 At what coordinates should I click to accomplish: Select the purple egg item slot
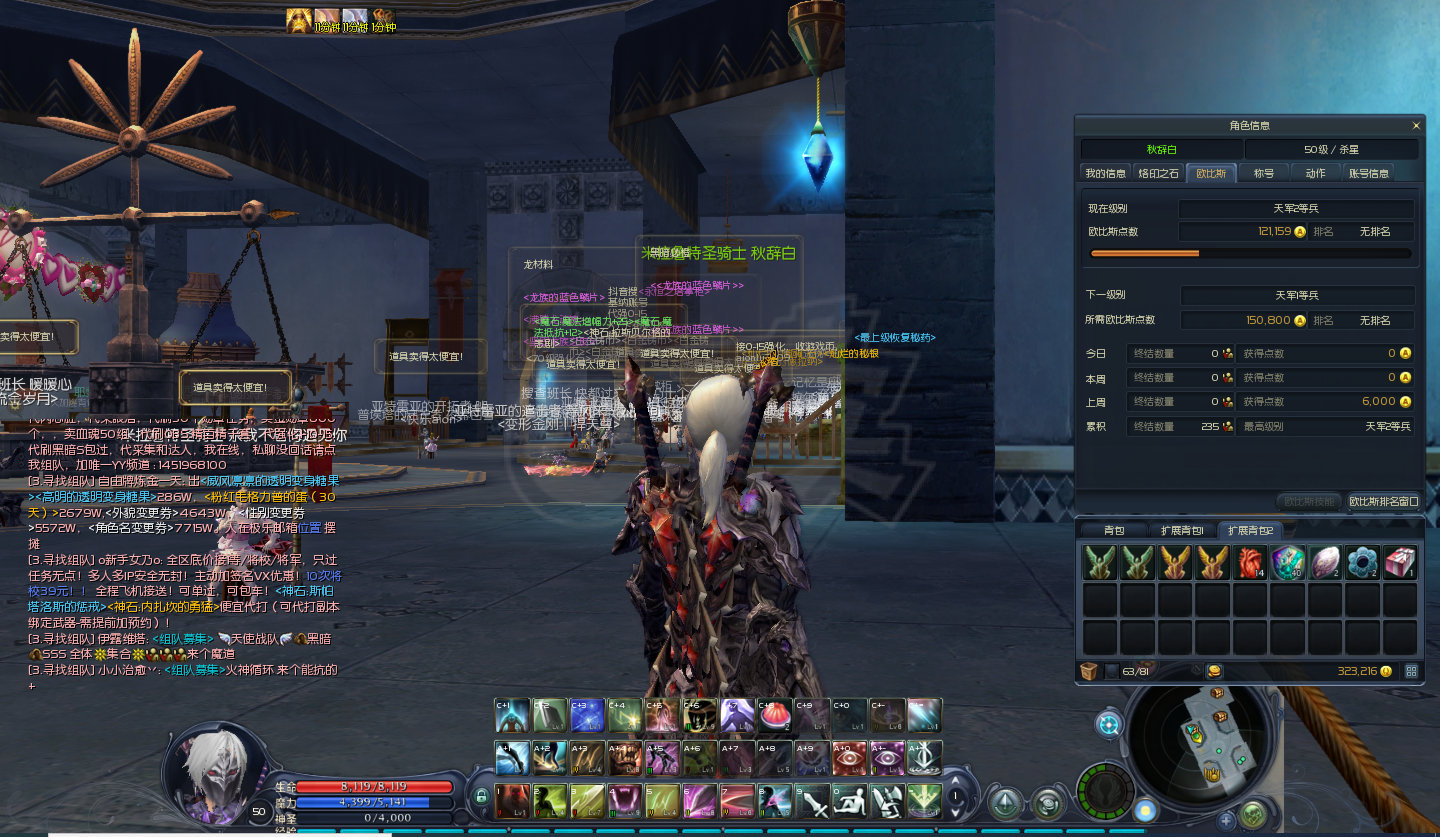[1325, 563]
